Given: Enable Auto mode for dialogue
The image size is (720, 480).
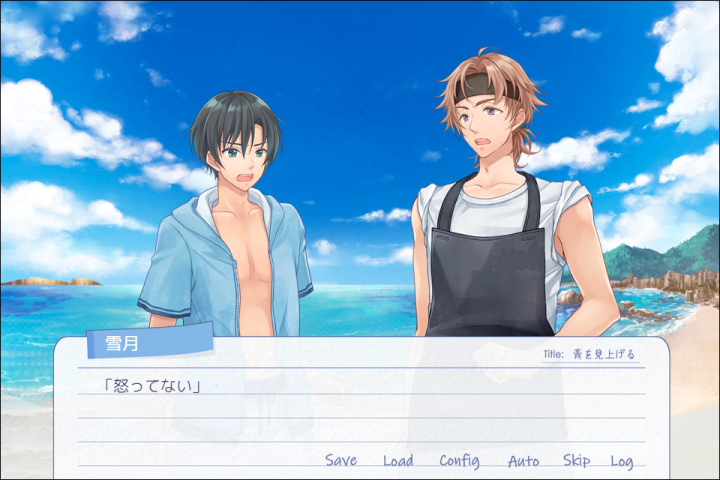Looking at the screenshot, I should tap(523, 461).
